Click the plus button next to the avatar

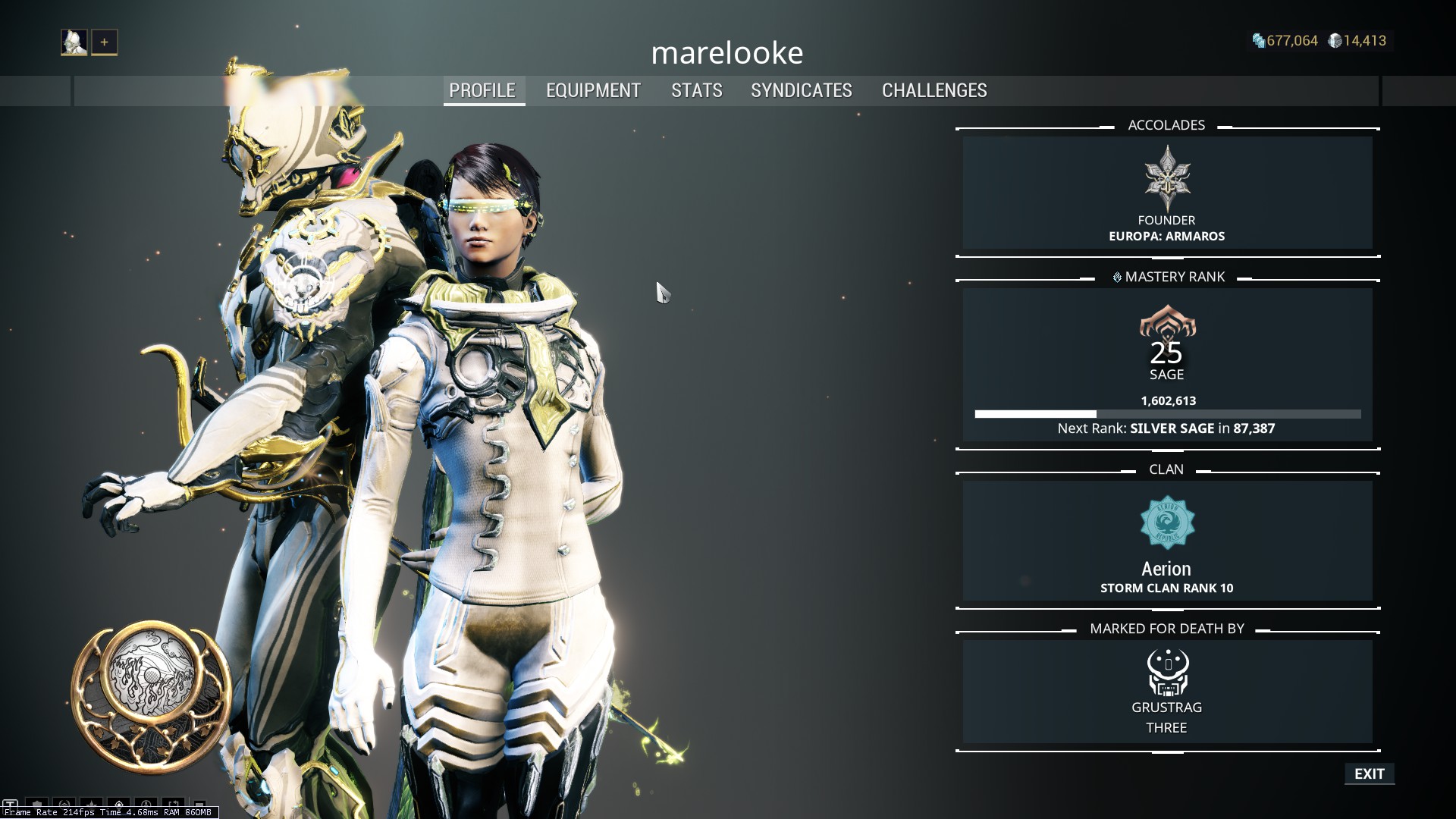pos(103,42)
